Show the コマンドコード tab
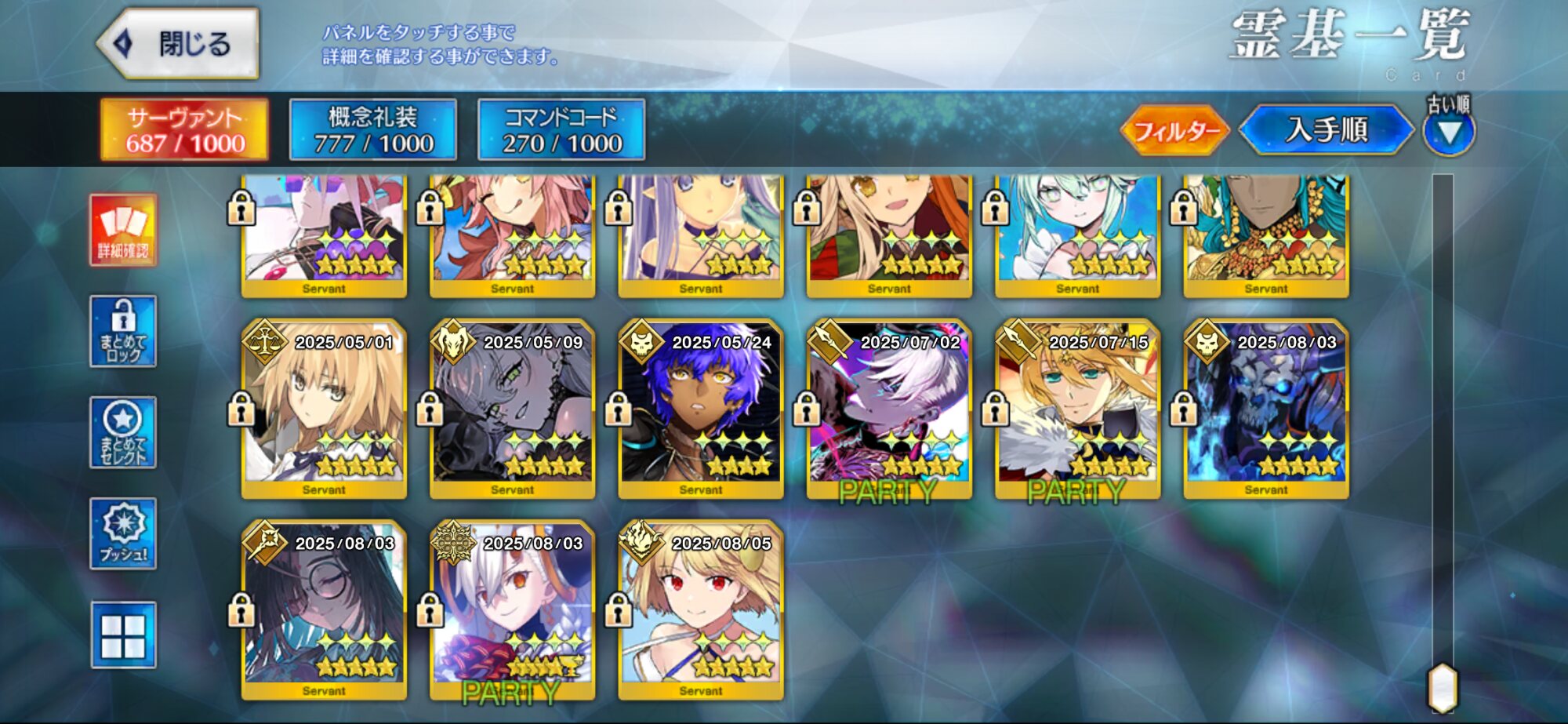This screenshot has height=724, width=1568. [561, 129]
